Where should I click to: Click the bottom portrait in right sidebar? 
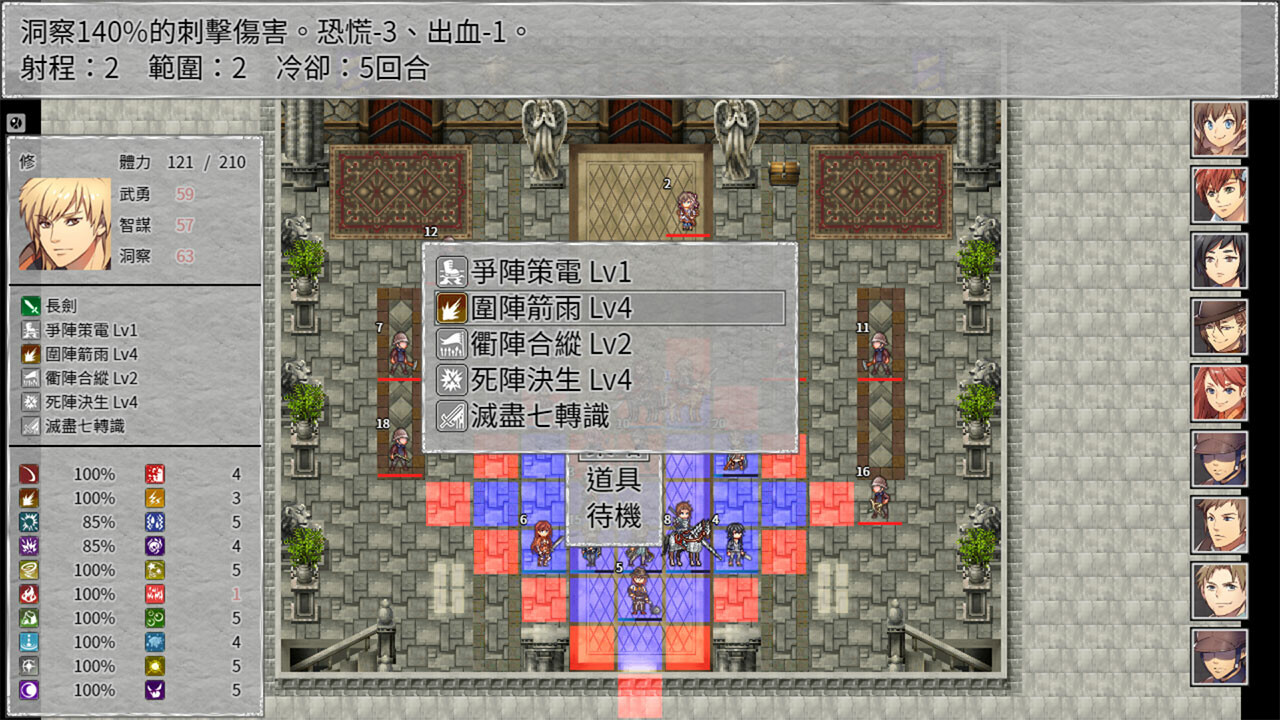(1218, 655)
